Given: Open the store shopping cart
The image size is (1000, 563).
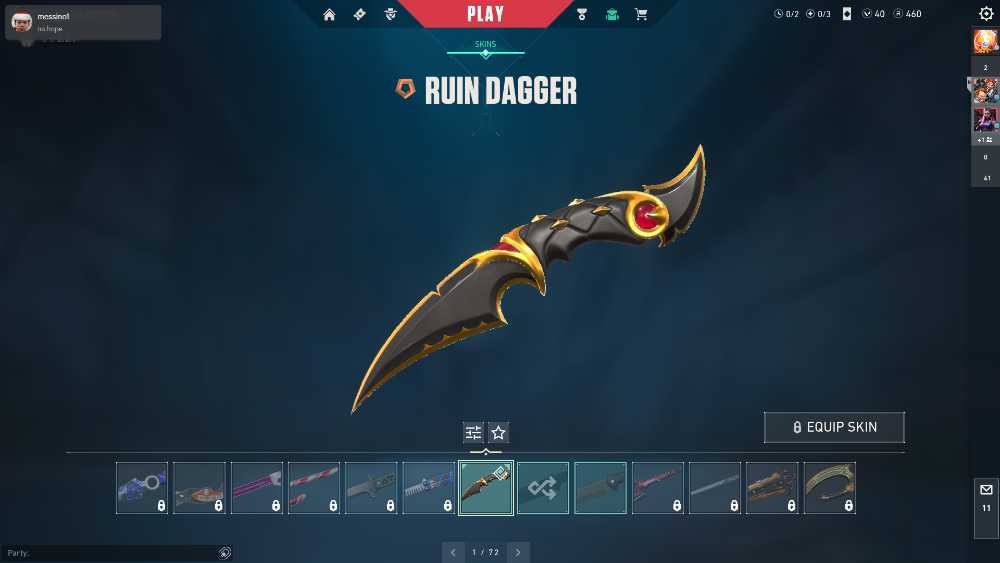Looking at the screenshot, I should (641, 14).
